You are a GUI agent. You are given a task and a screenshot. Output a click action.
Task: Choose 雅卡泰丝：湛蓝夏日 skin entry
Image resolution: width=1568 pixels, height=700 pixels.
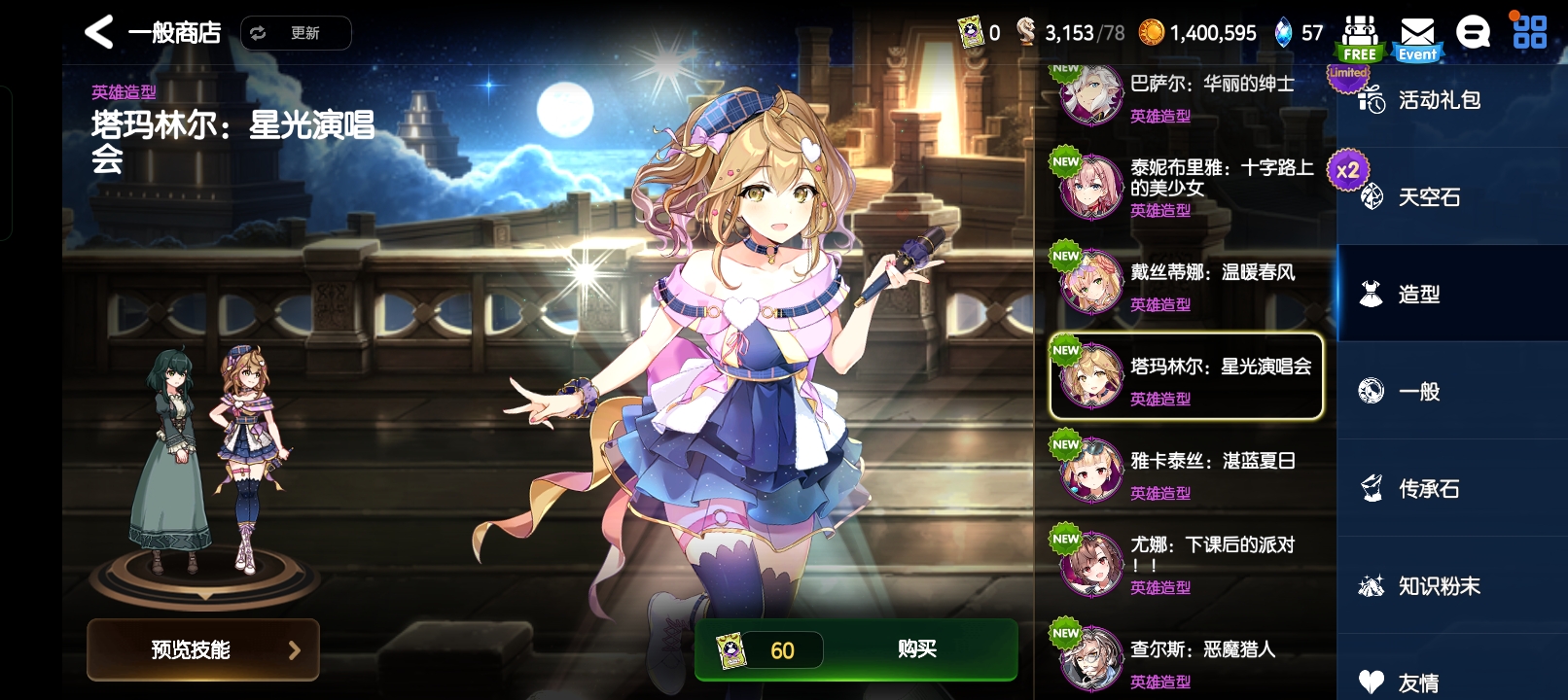pos(1187,471)
